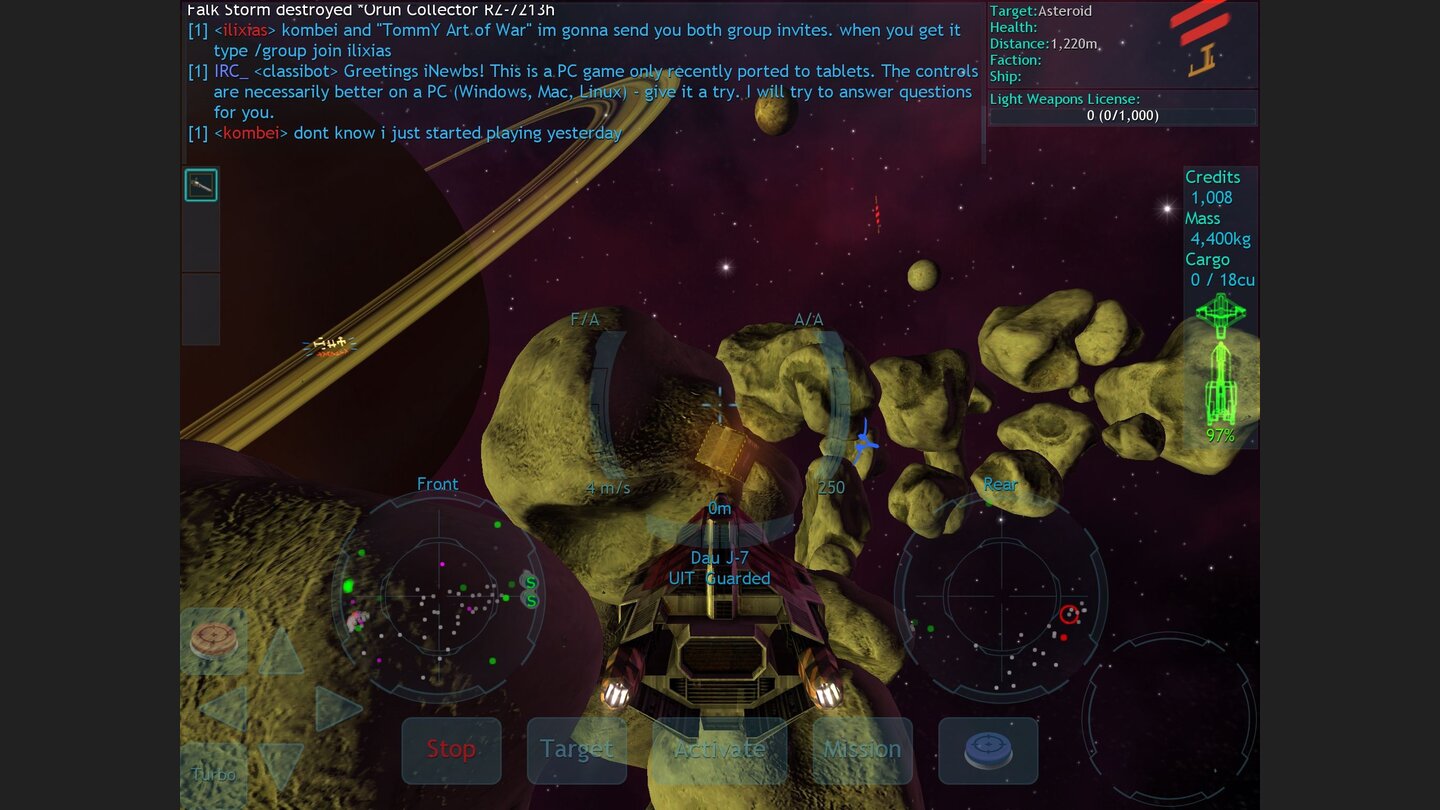The image size is (1440, 810).
Task: Tap the Light Weapons License progress bar
Action: [1122, 114]
